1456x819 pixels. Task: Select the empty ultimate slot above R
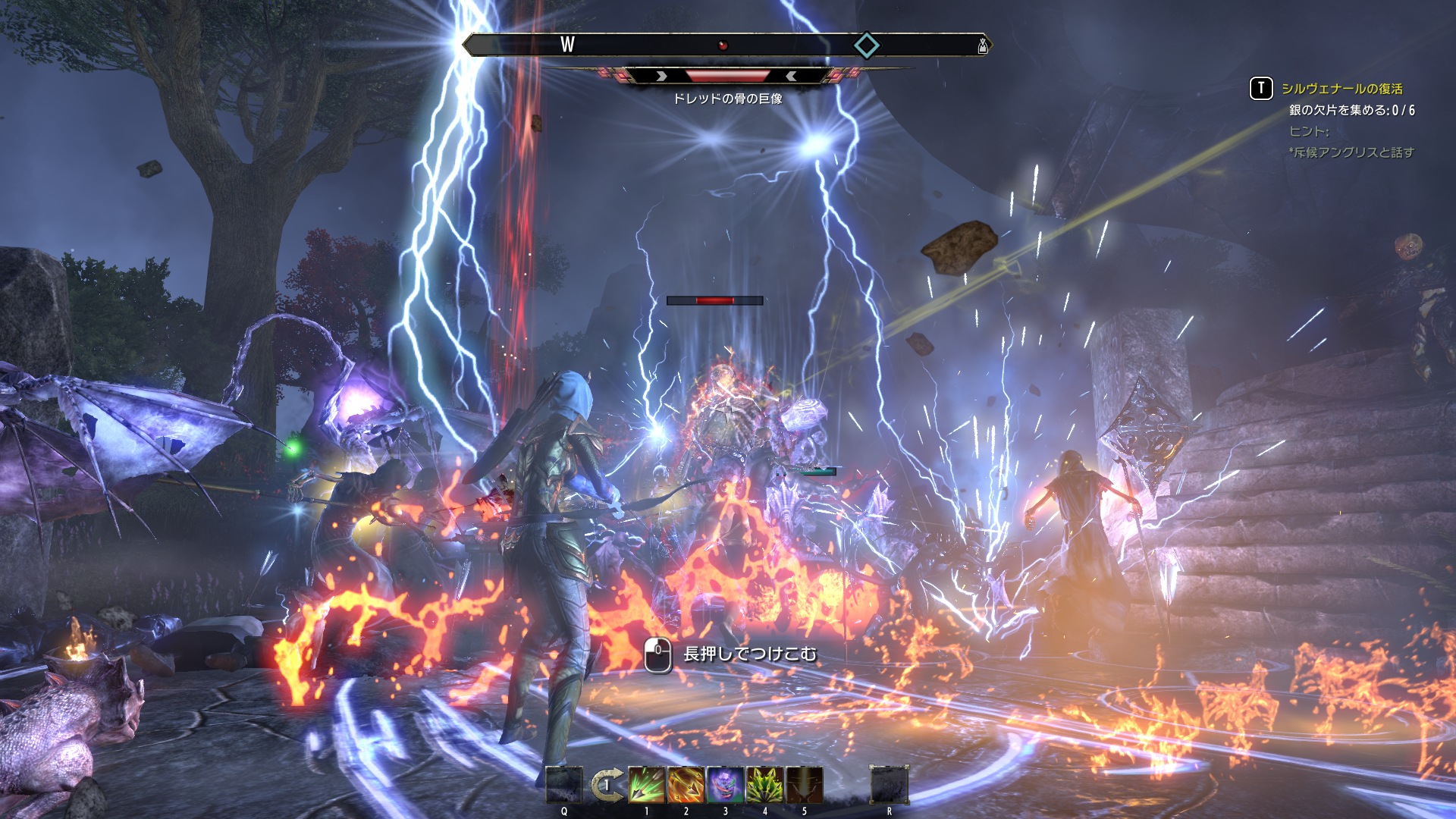pyautogui.click(x=889, y=784)
